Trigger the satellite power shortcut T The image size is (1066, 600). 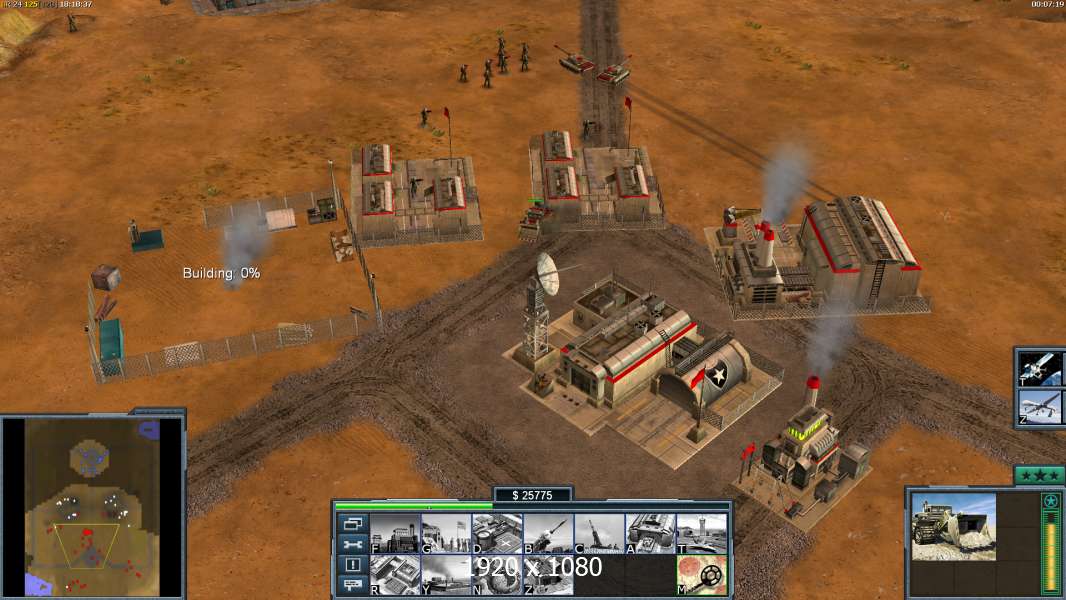click(x=1041, y=368)
